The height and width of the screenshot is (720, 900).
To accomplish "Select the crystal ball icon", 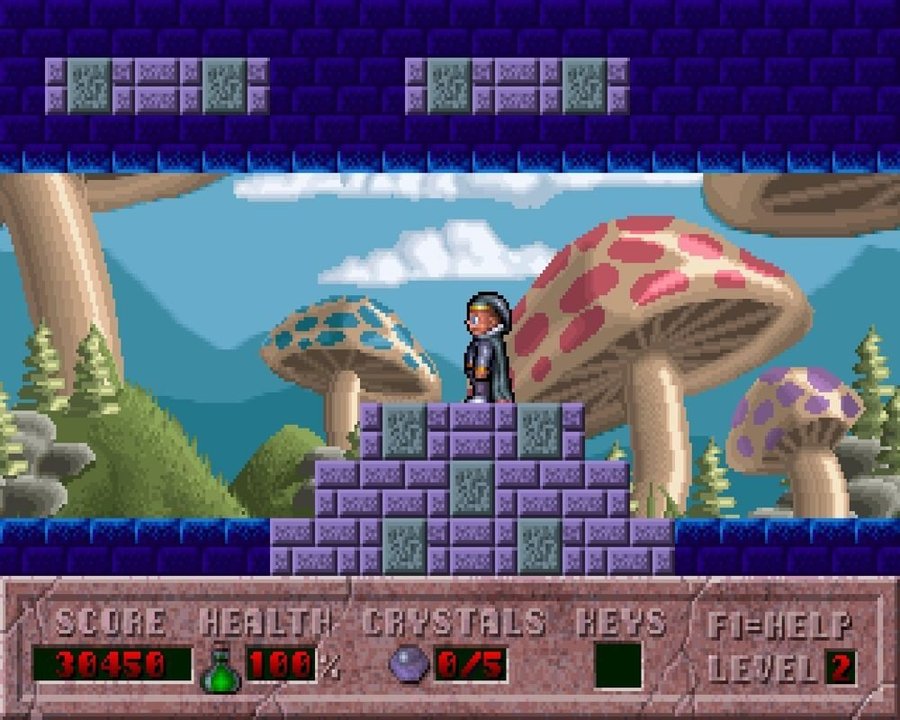I will click(408, 665).
